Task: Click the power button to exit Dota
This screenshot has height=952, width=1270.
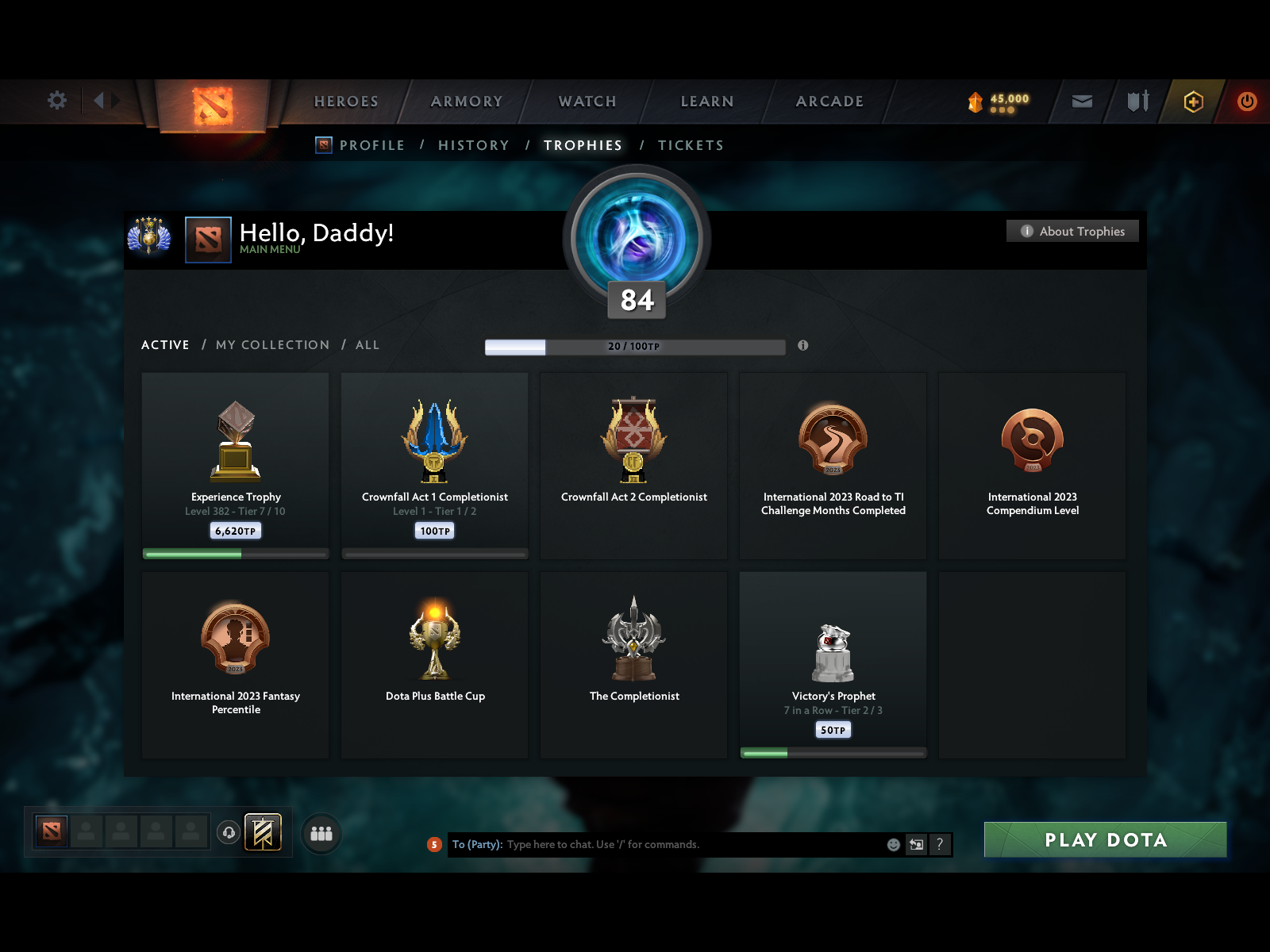Action: [1246, 102]
